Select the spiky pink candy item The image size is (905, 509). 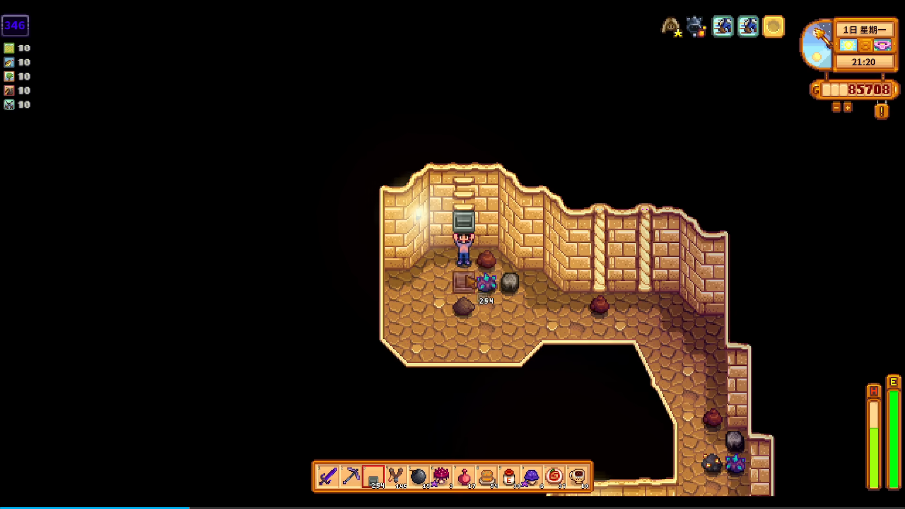[441, 476]
